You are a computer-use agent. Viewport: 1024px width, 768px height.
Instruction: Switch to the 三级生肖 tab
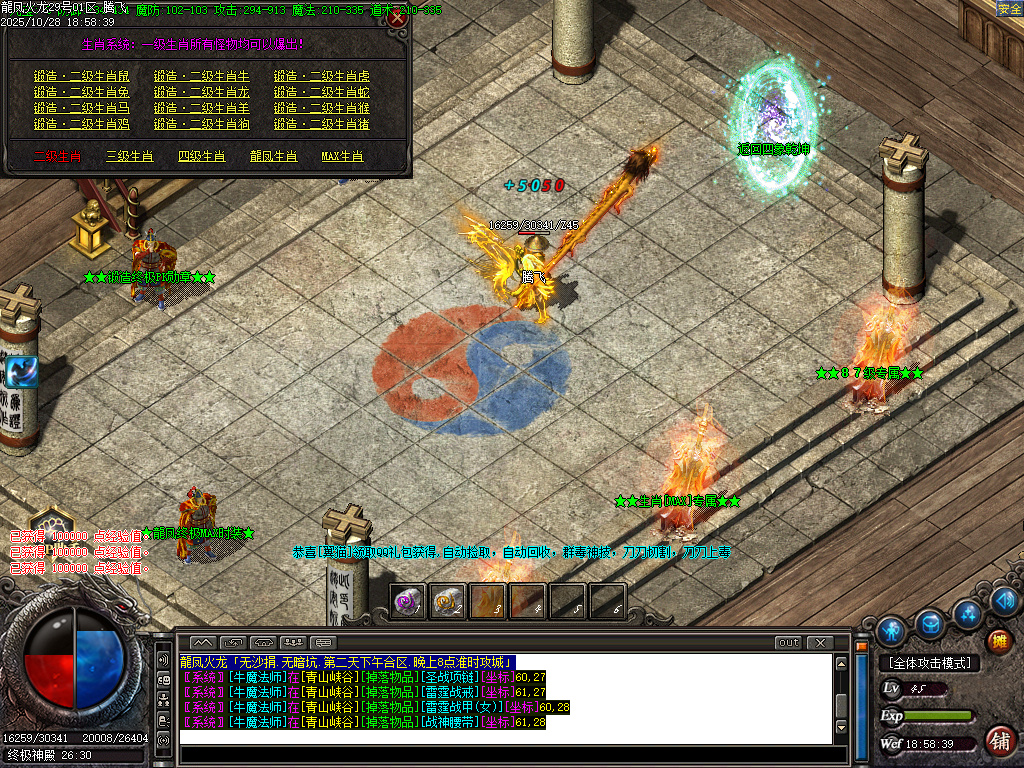pyautogui.click(x=130, y=156)
